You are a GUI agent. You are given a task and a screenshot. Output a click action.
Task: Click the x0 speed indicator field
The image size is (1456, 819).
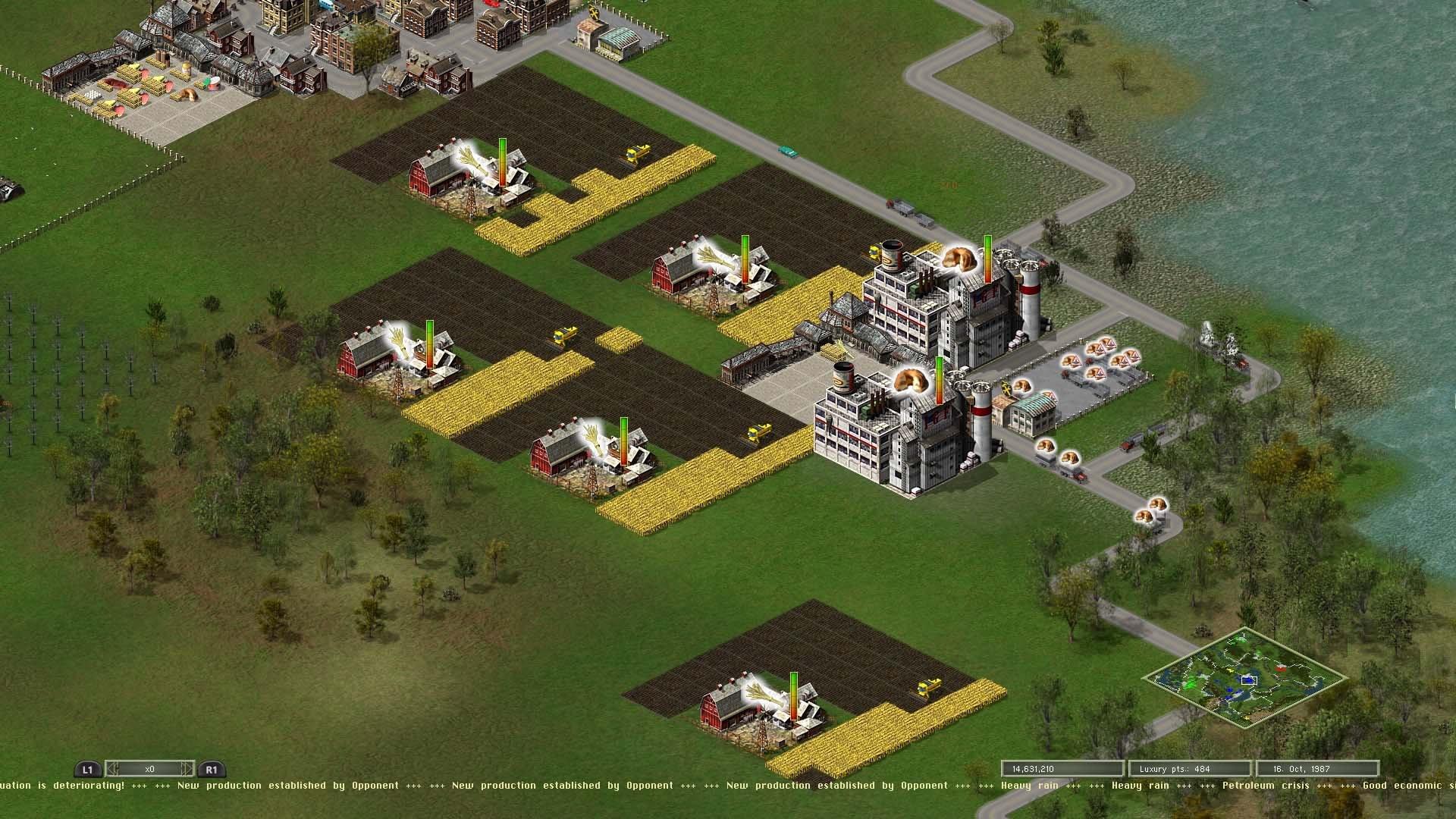click(149, 768)
